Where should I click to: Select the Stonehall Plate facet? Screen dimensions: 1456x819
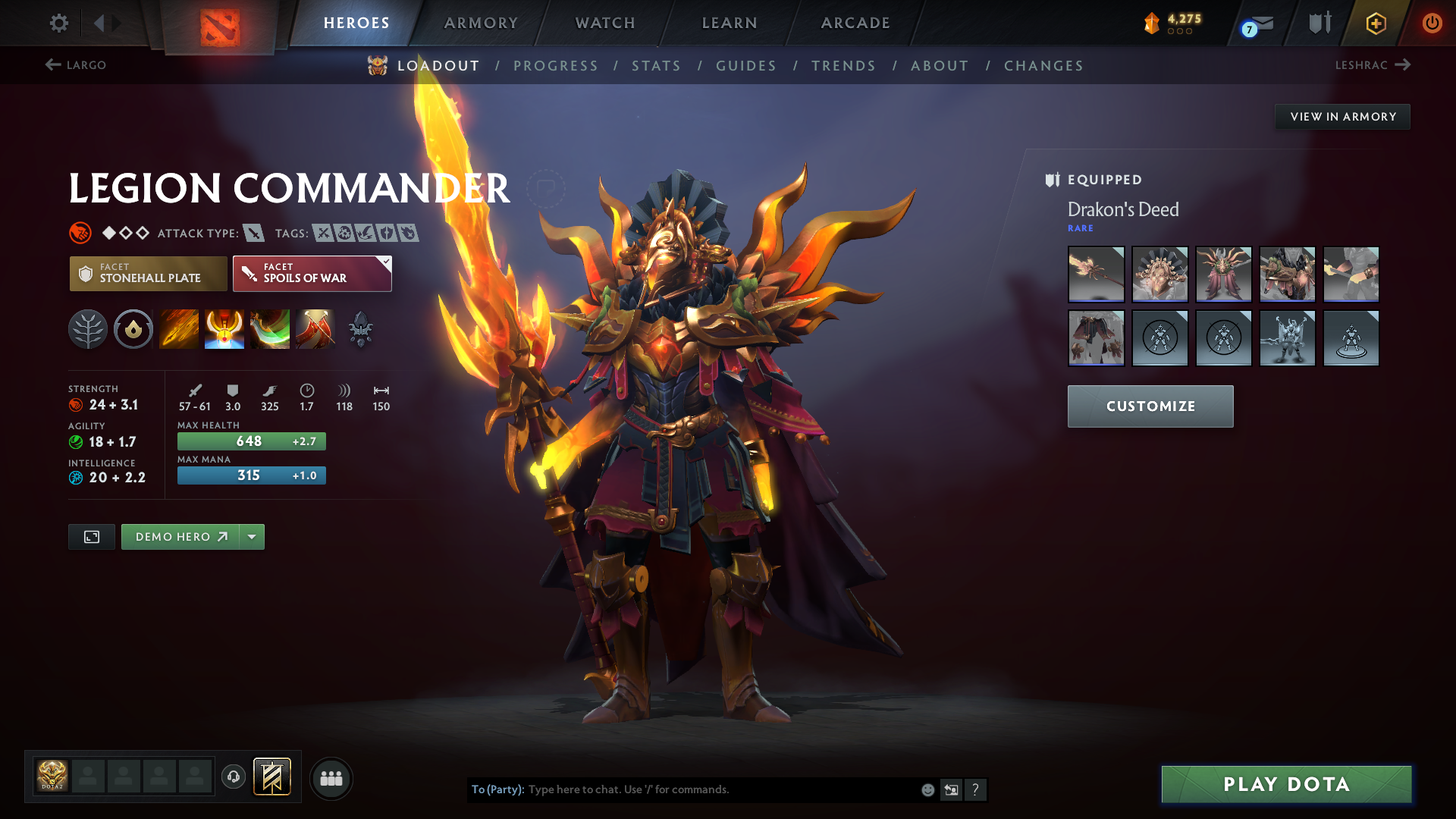[148, 274]
